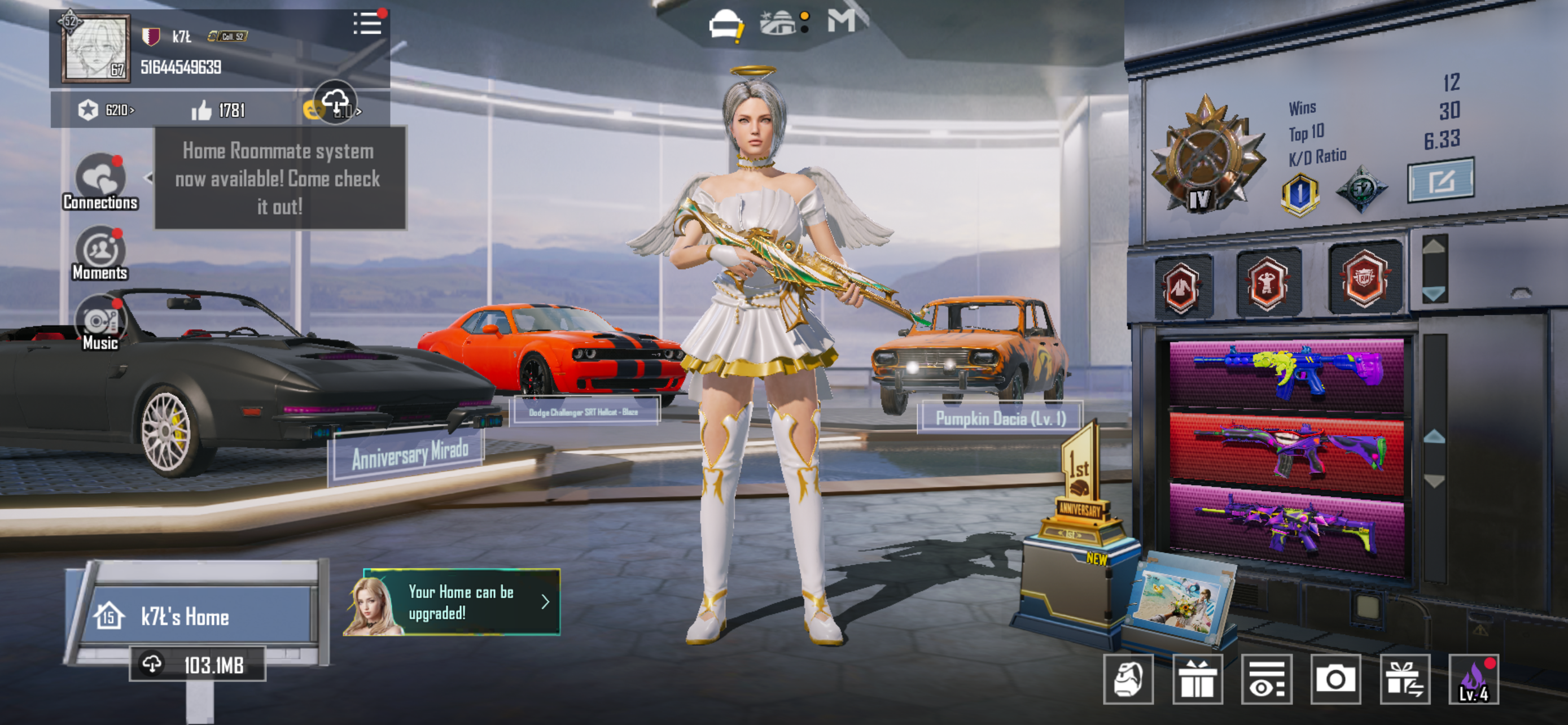This screenshot has height=725, width=1568.
Task: Open the visibility list icon with the eye
Action: tap(1267, 679)
